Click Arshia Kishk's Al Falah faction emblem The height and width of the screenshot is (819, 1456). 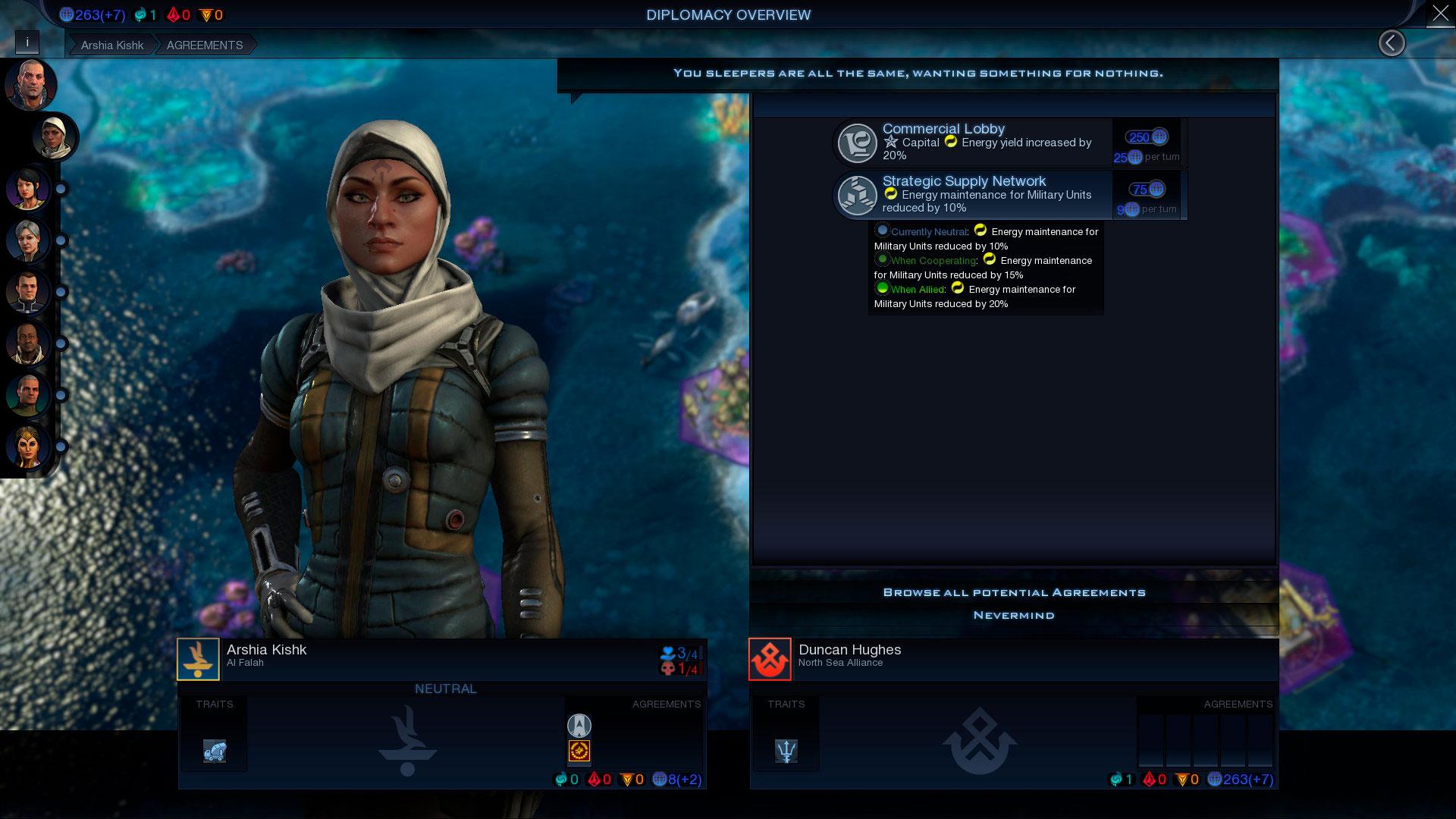tap(198, 659)
